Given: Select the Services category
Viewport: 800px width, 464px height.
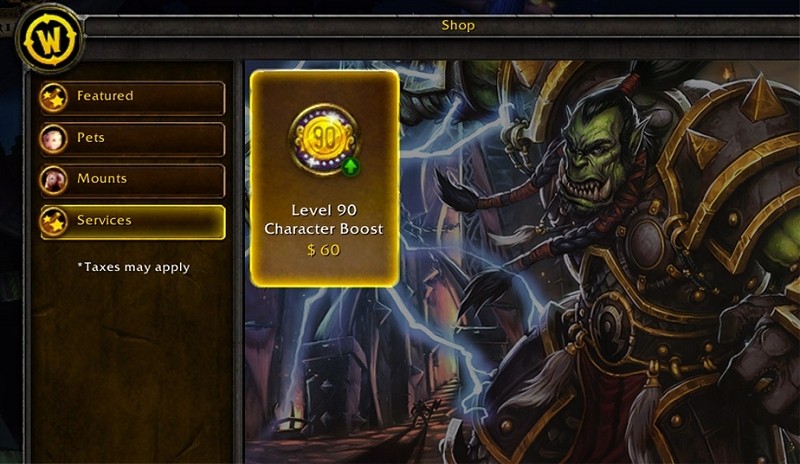Looking at the screenshot, I should pos(132,221).
